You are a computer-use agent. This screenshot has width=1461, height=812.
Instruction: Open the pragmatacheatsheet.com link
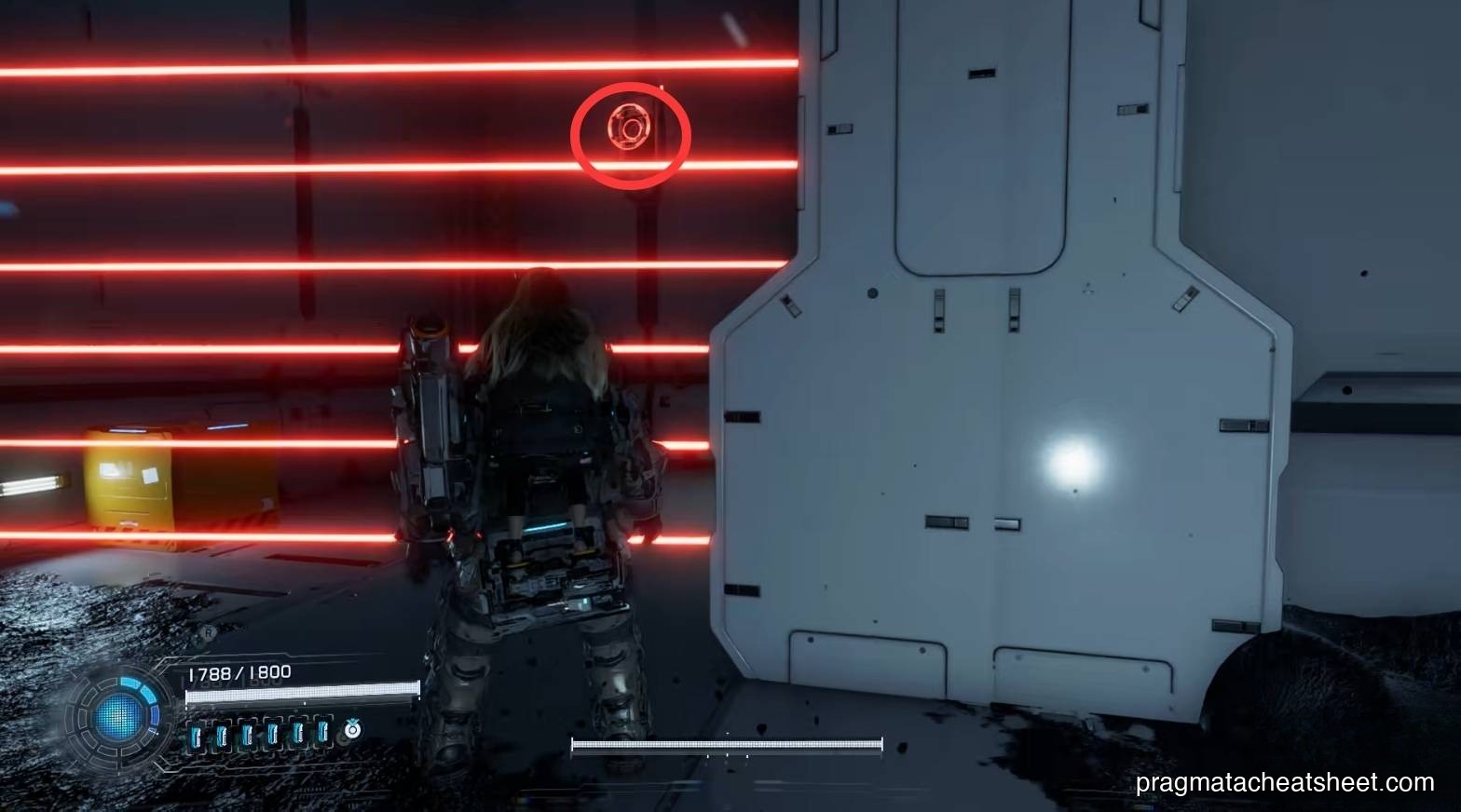(1286, 784)
